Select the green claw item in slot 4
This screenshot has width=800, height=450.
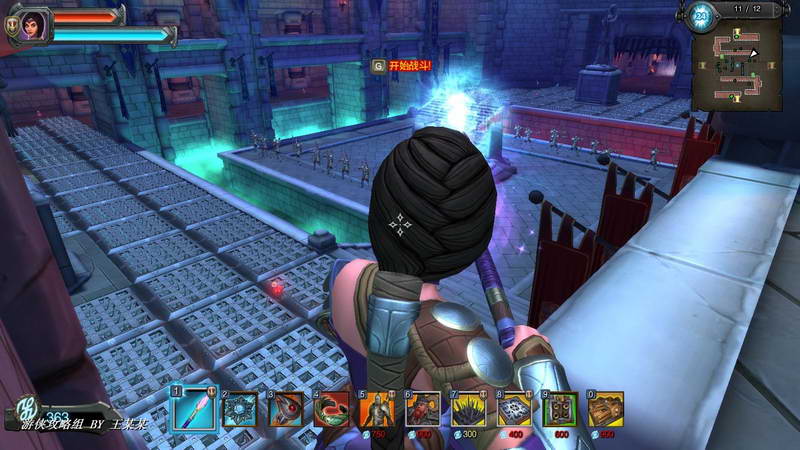click(x=331, y=410)
